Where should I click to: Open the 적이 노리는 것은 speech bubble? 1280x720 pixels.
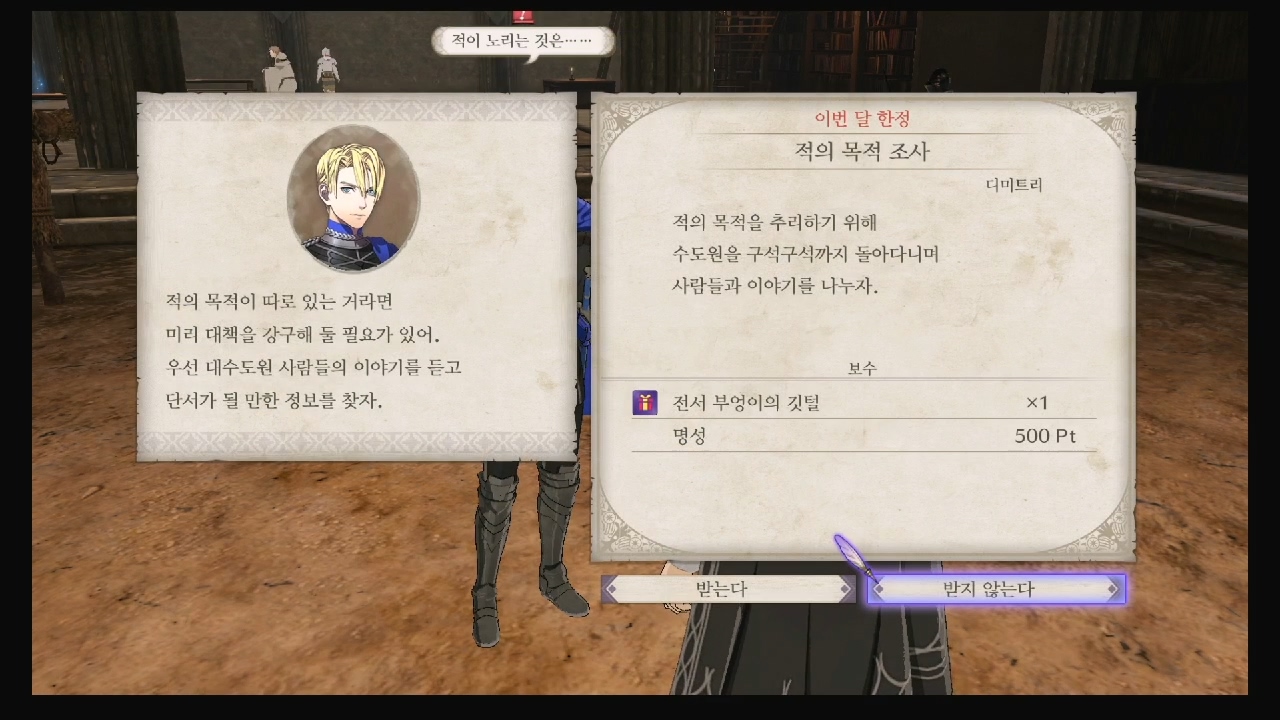[x=522, y=41]
